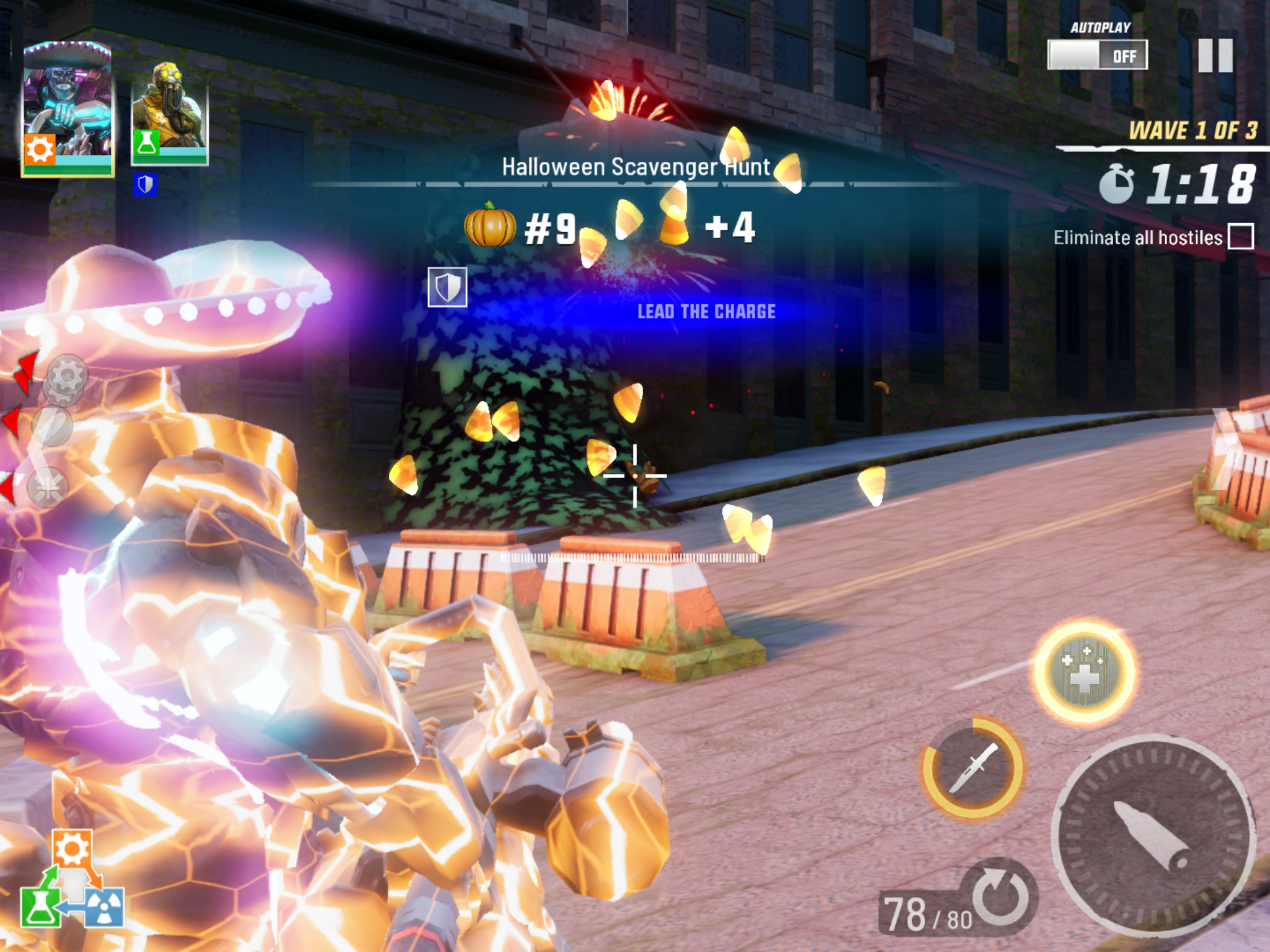1270x952 pixels.
Task: Switch to the gas mask hero portrait
Action: coord(169,113)
